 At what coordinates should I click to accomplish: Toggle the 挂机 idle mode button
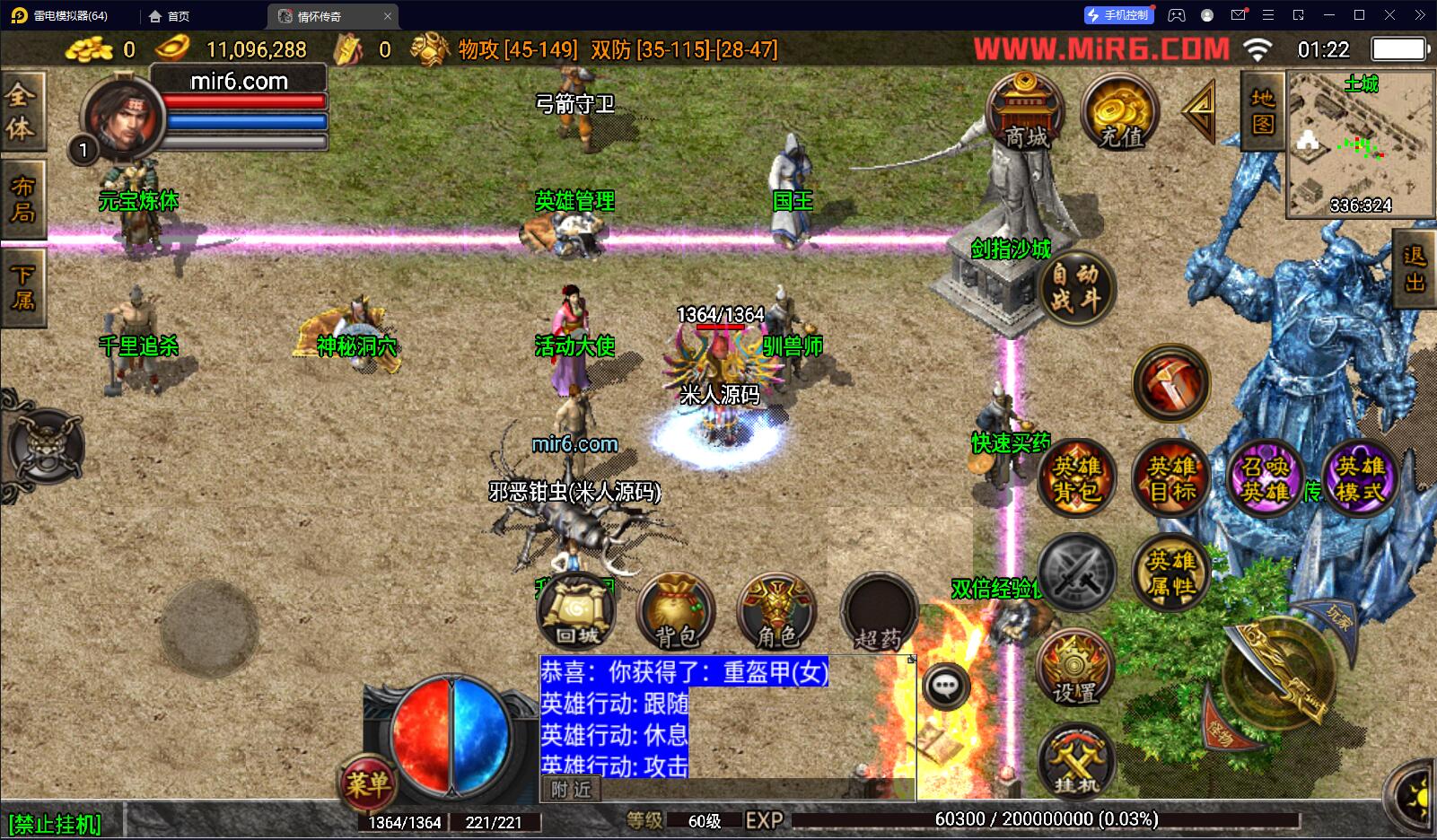(1075, 763)
